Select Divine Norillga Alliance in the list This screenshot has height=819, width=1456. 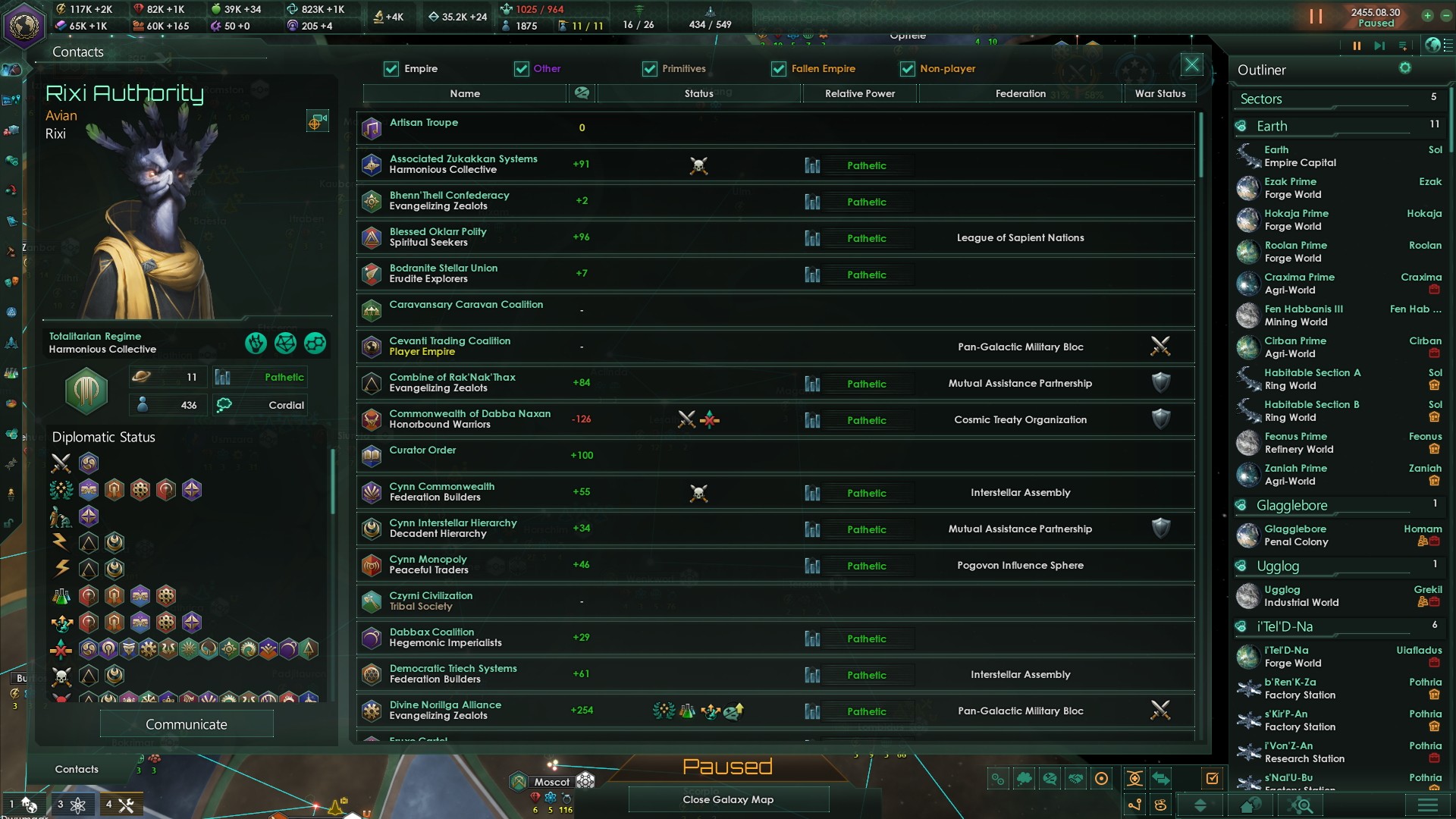(775, 711)
